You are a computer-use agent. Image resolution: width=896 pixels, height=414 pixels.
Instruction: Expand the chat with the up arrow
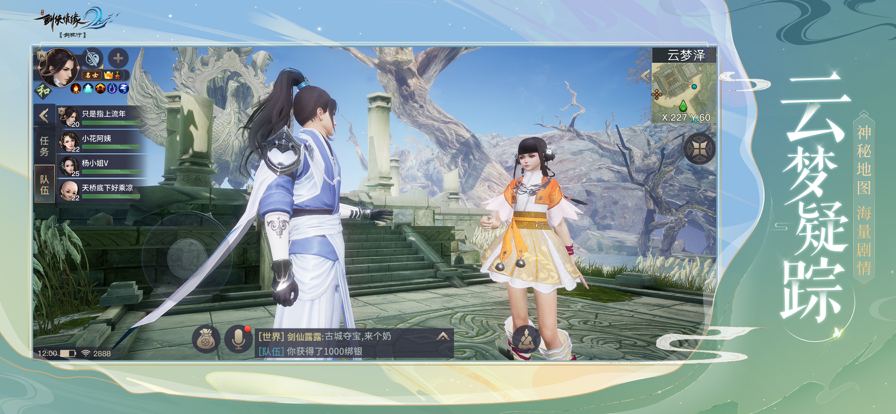(x=442, y=337)
